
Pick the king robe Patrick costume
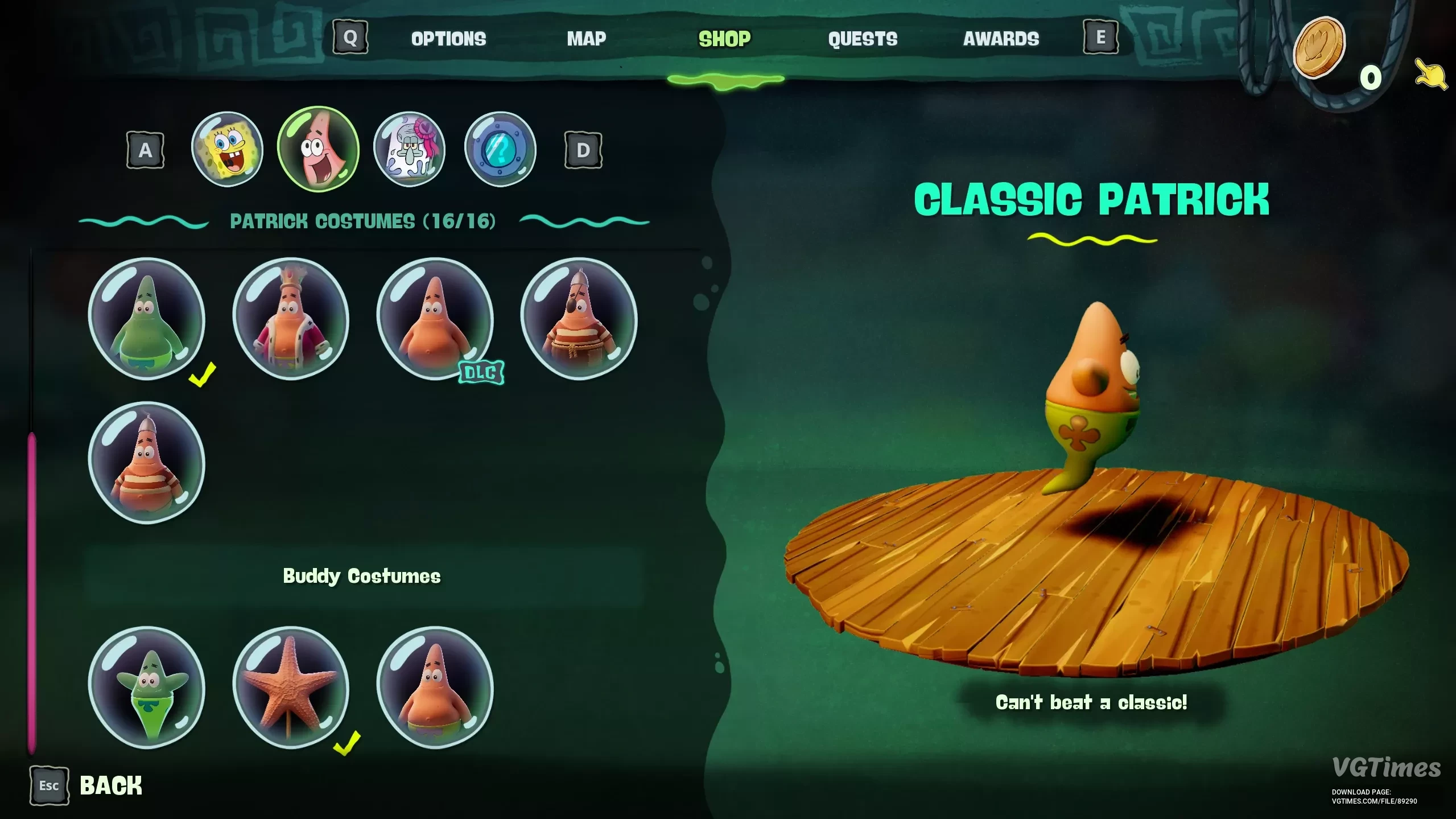pyautogui.click(x=291, y=319)
